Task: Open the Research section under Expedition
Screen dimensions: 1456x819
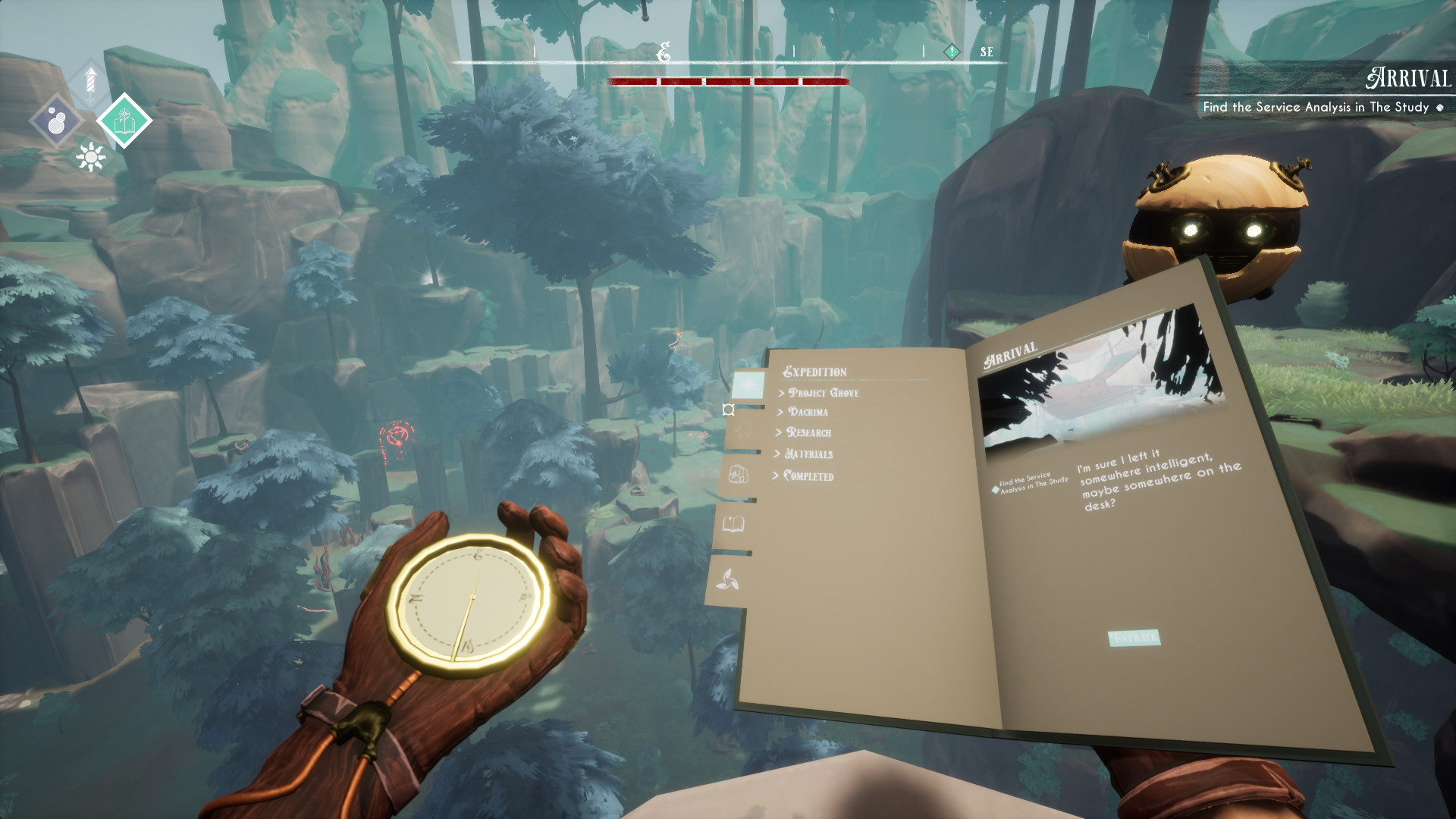Action: pos(803,433)
